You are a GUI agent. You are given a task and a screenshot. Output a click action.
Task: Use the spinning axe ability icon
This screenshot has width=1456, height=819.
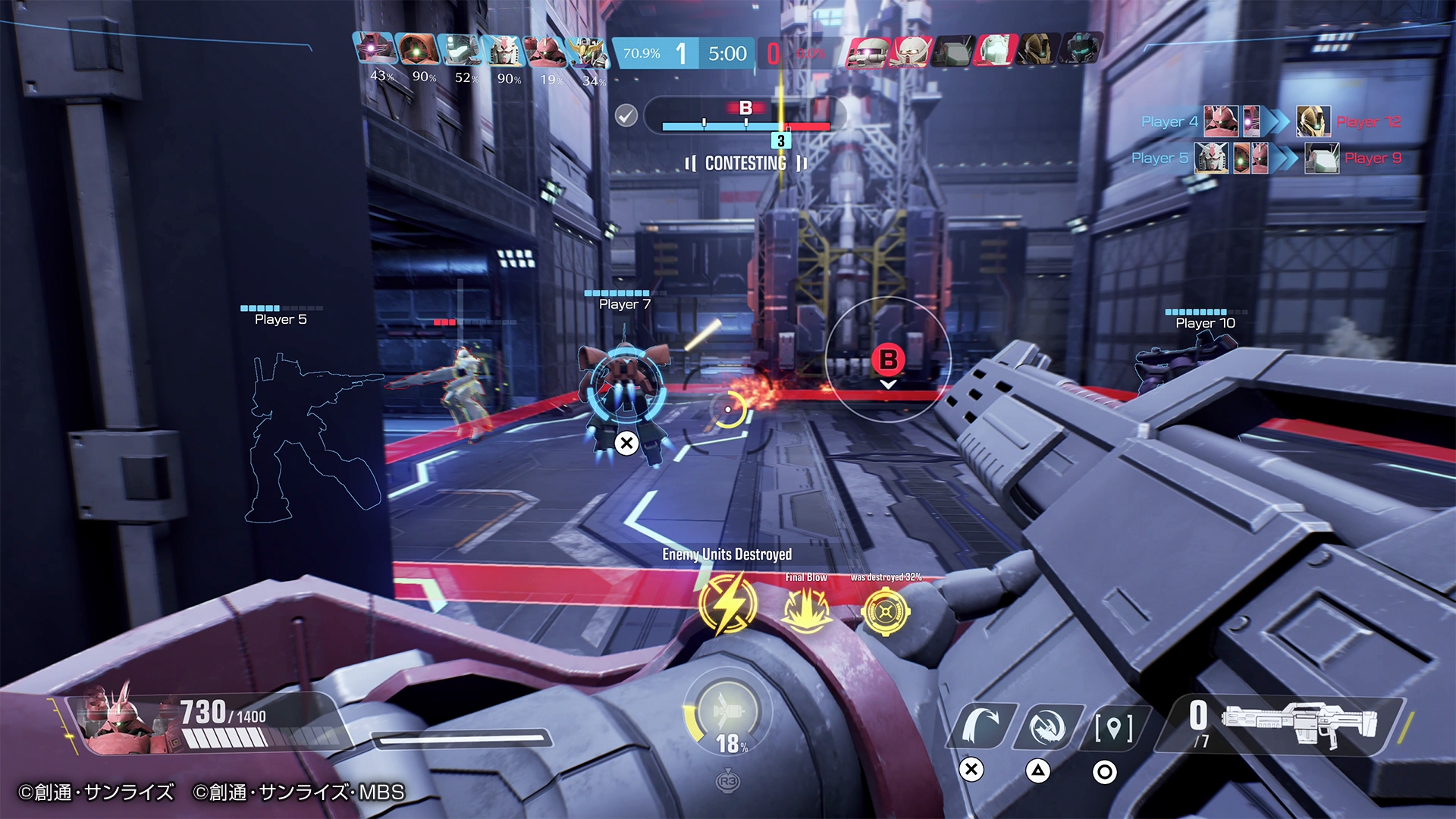pos(1048,727)
